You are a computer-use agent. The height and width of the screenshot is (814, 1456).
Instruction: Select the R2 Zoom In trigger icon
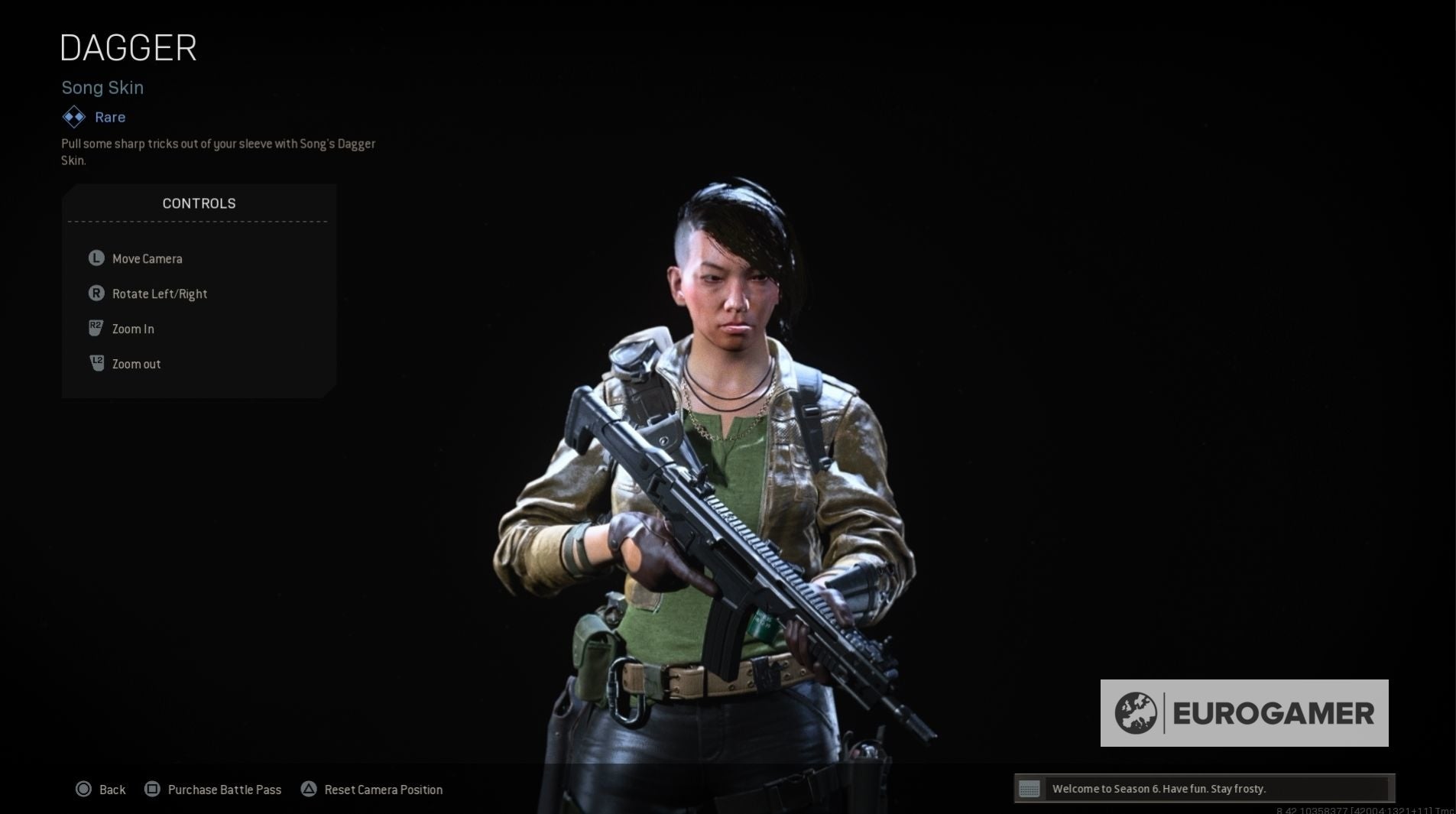tap(95, 329)
